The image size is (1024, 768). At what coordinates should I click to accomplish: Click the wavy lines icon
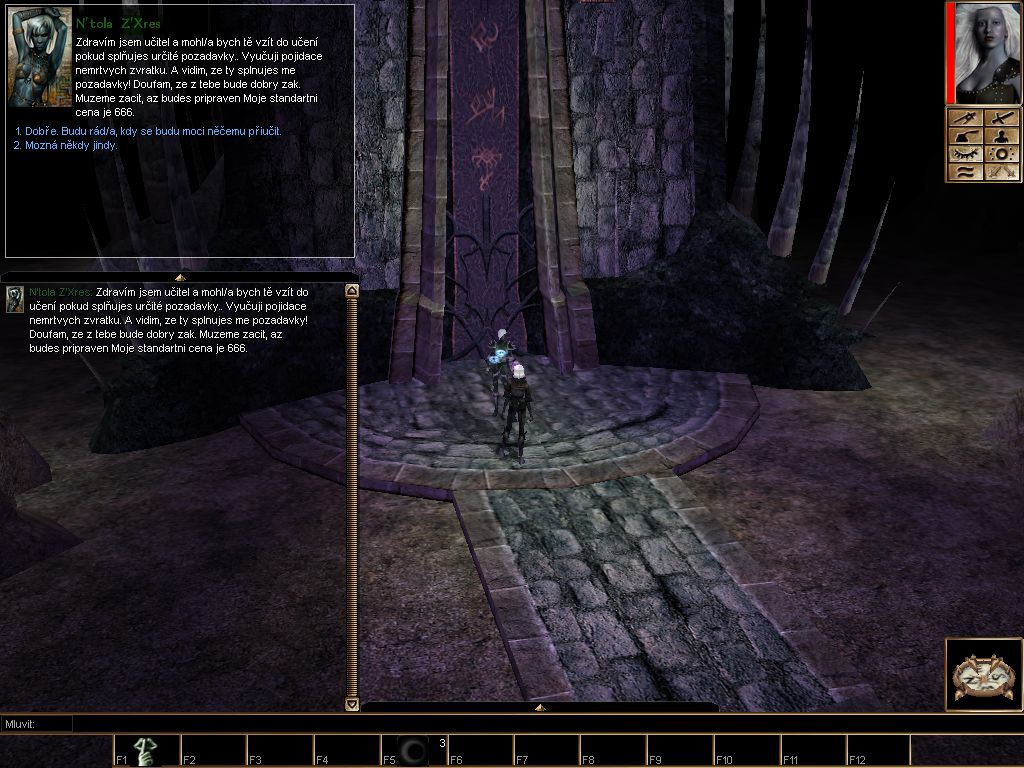point(965,172)
